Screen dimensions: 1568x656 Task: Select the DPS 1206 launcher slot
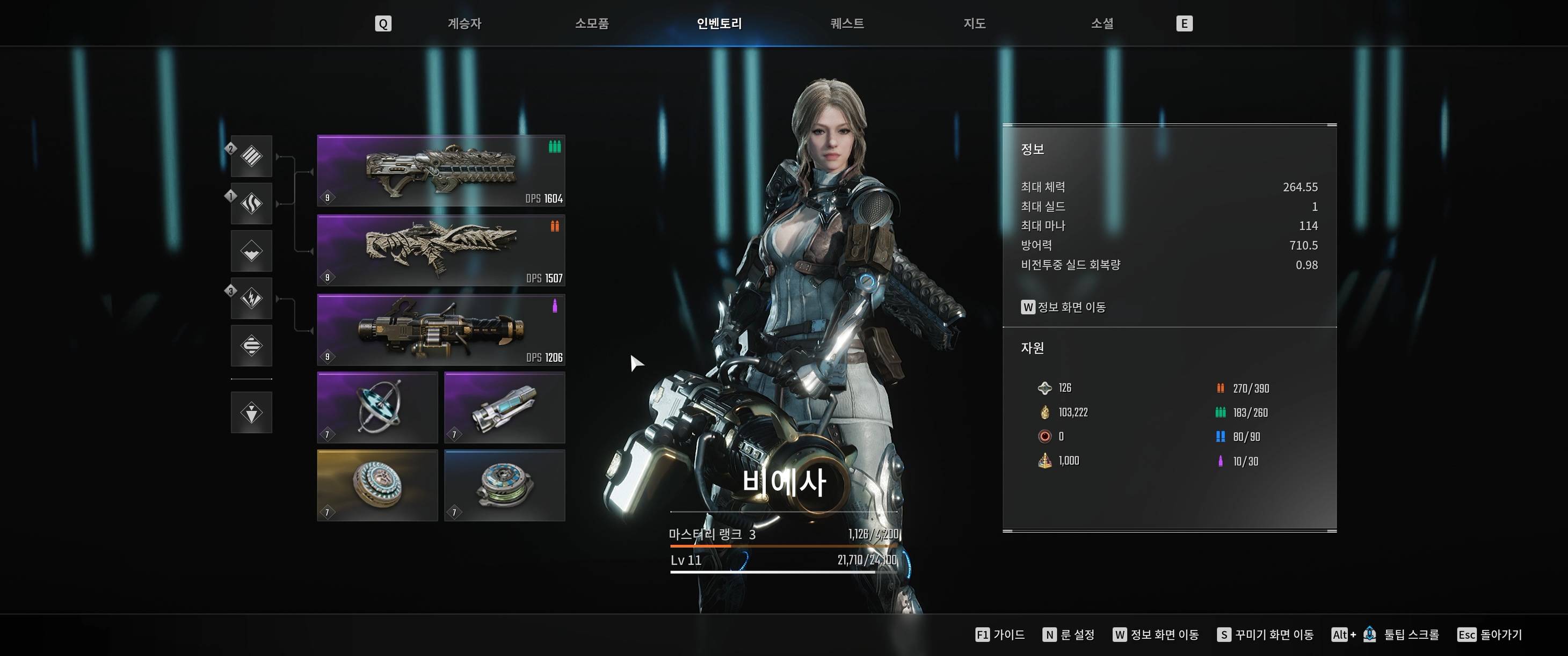coord(441,330)
